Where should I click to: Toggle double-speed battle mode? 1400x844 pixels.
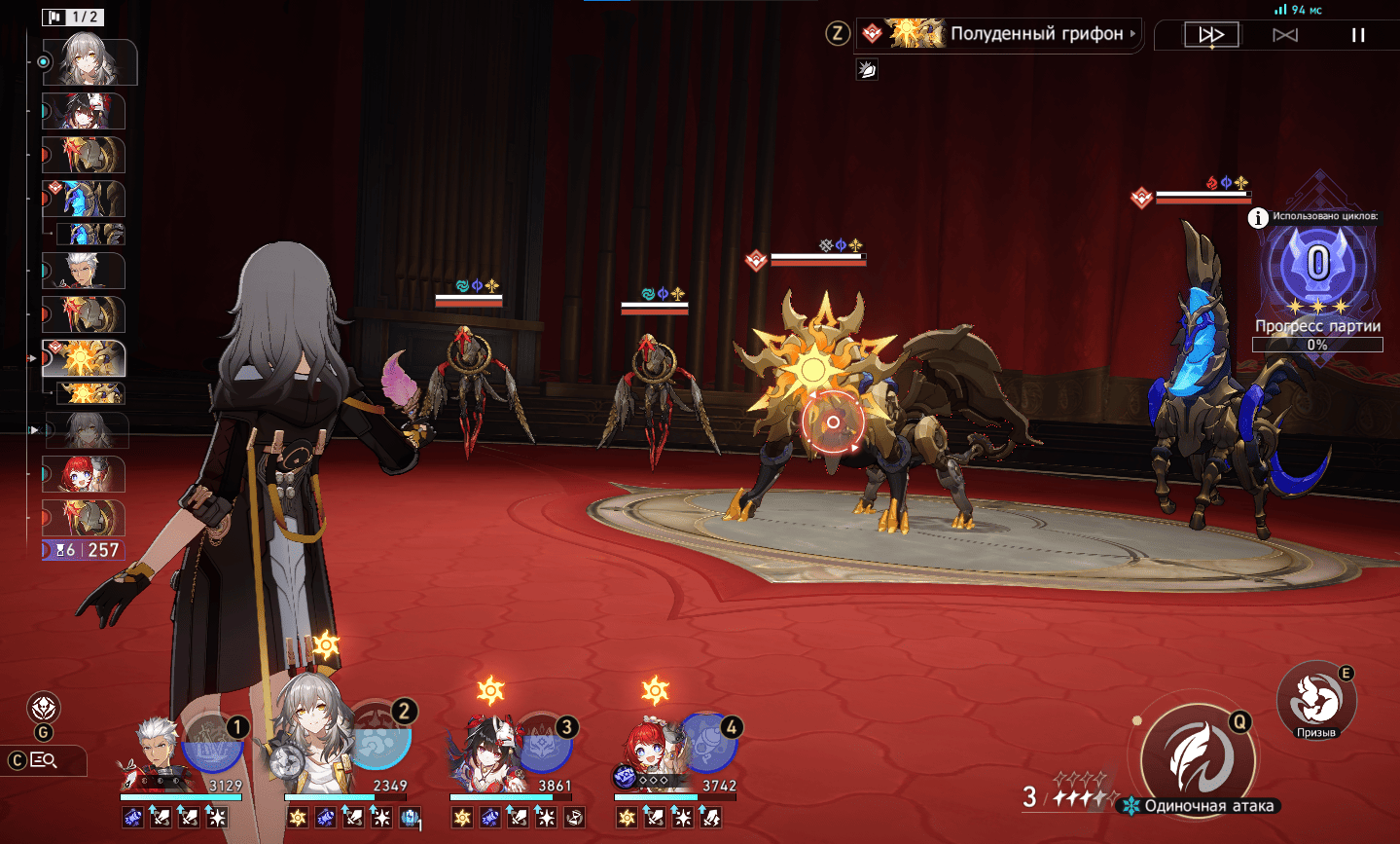click(1211, 35)
